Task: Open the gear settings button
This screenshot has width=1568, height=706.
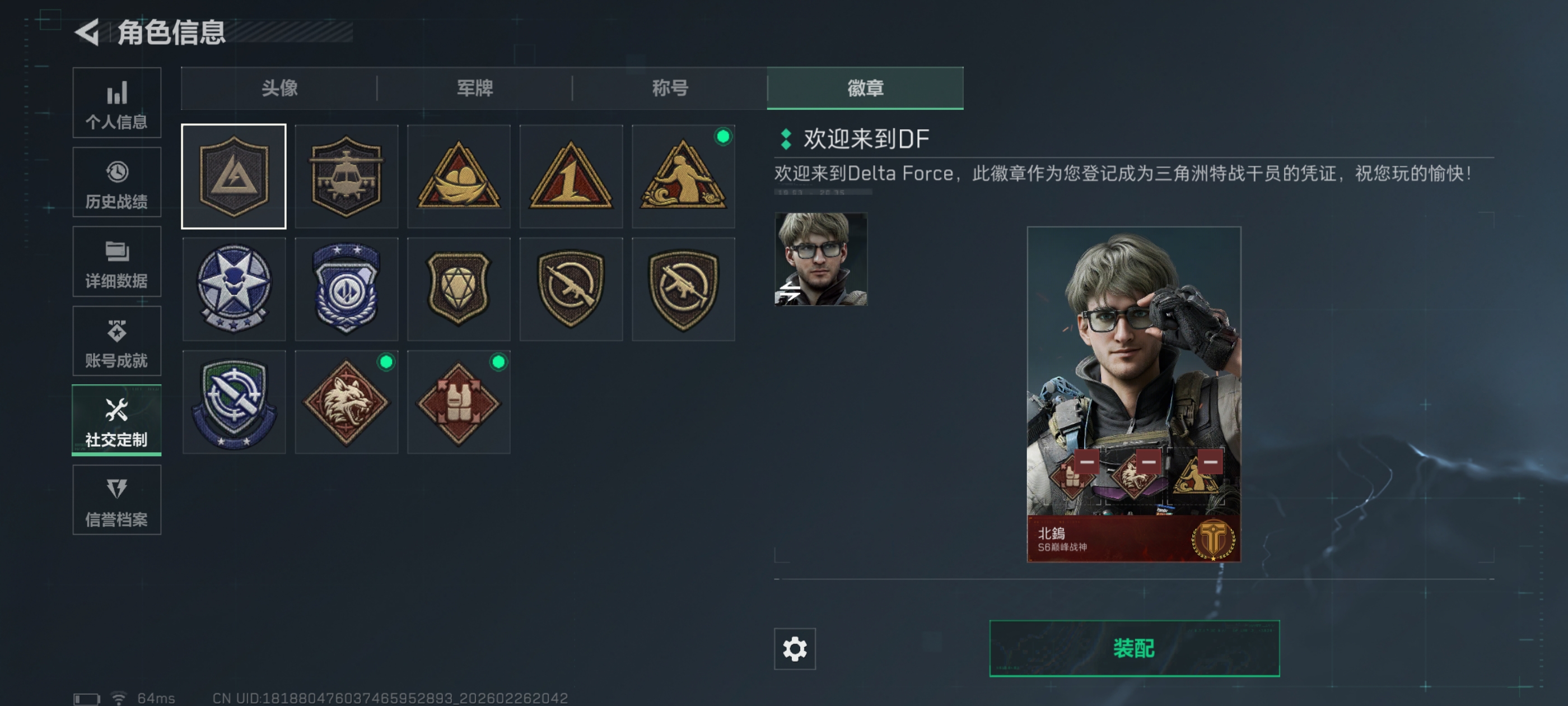Action: 794,649
